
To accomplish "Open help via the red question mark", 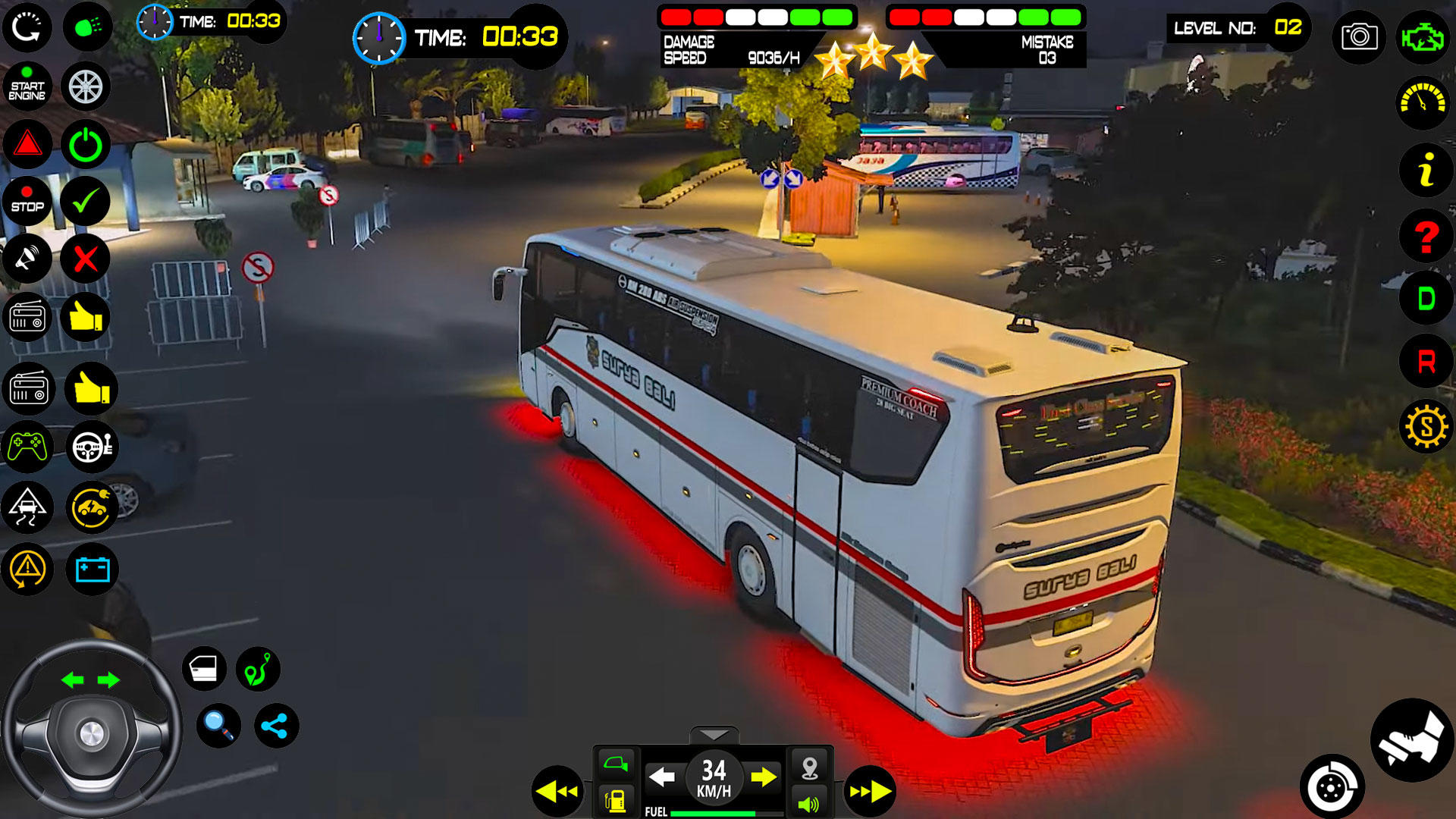I will pos(1426,237).
